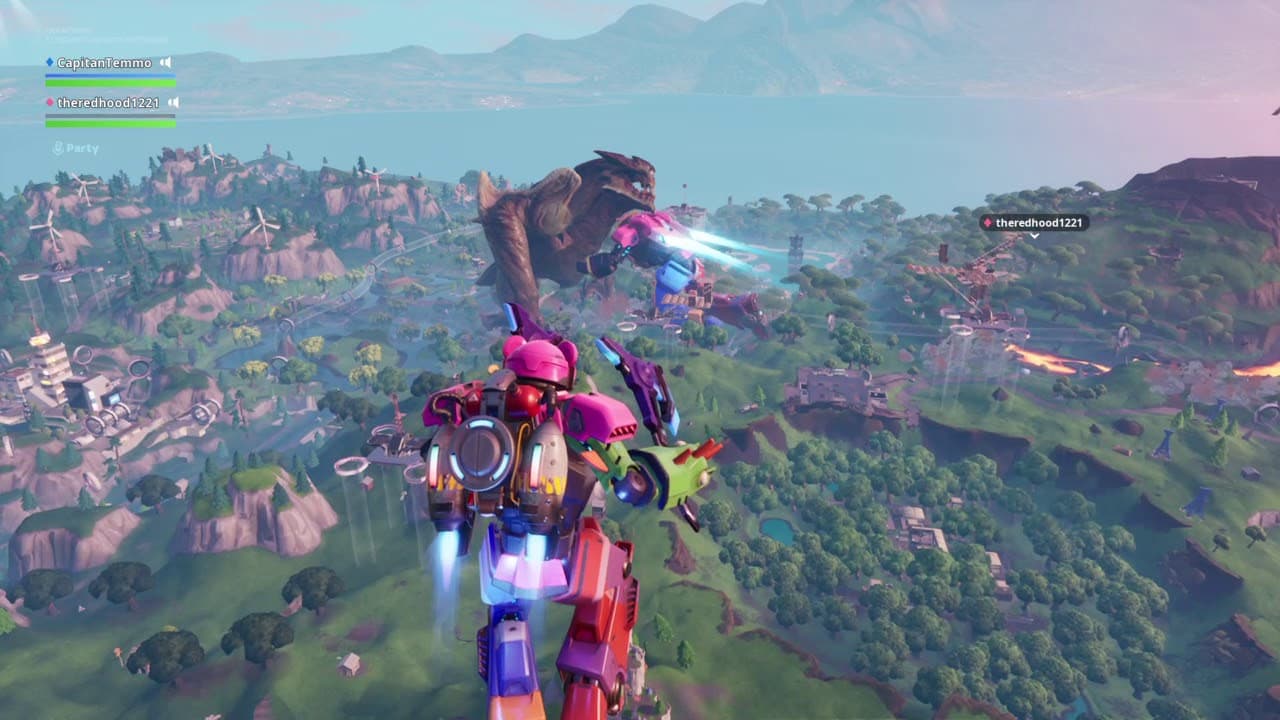1280x720 pixels.
Task: Click CapitanTemmo's player name
Action: pyautogui.click(x=104, y=62)
